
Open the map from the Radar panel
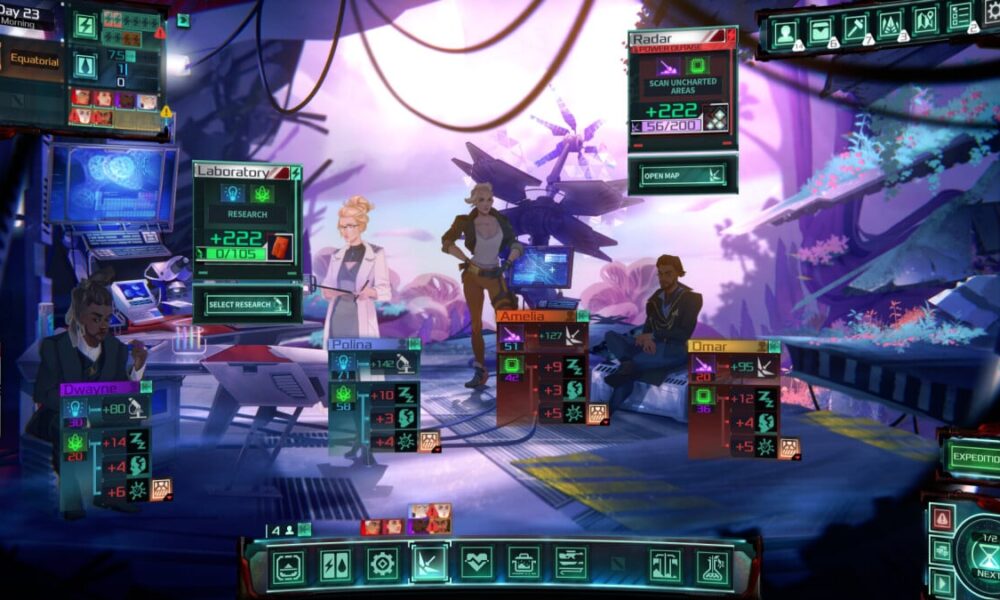684,175
